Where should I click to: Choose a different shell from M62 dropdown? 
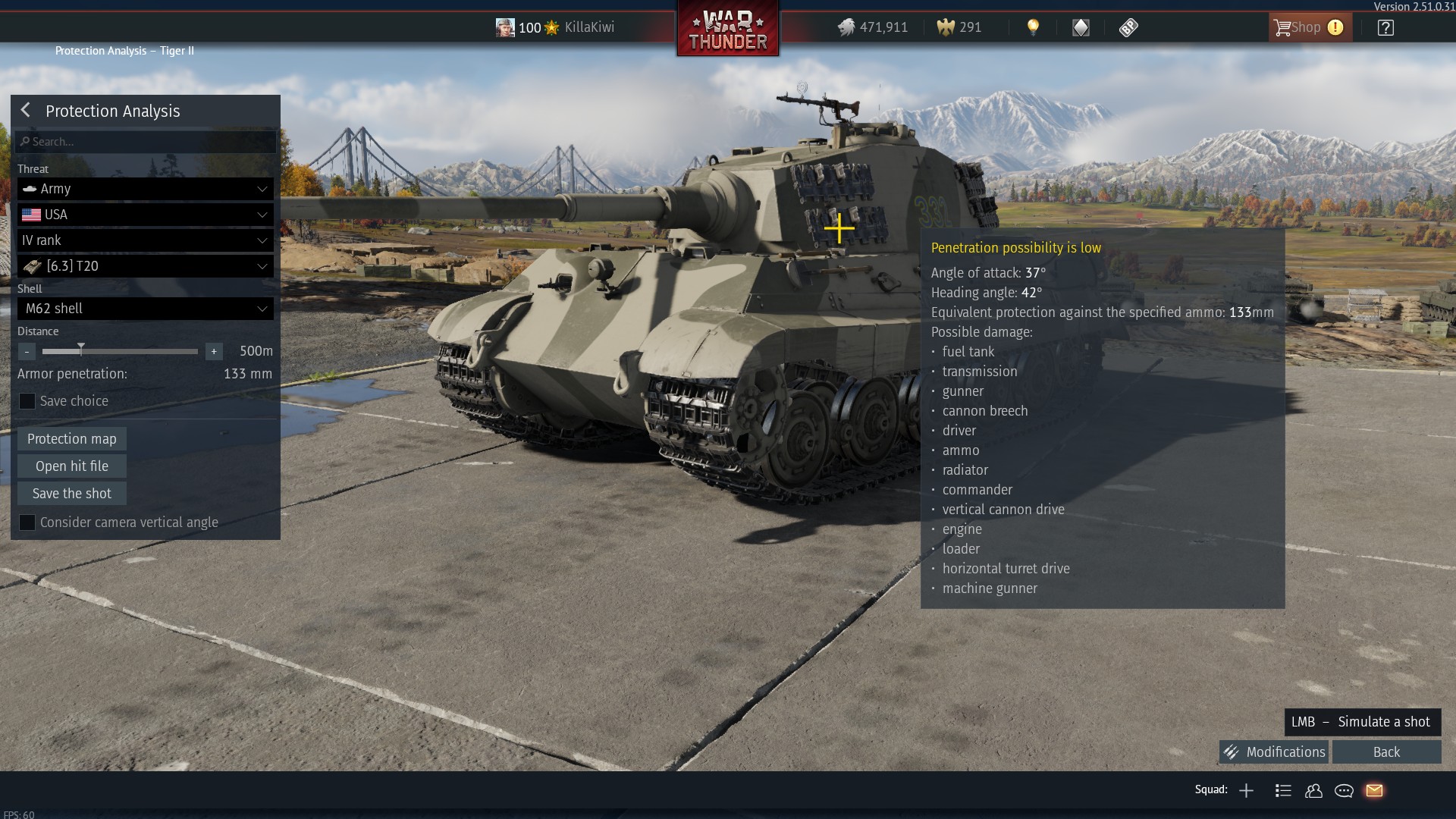[146, 309]
